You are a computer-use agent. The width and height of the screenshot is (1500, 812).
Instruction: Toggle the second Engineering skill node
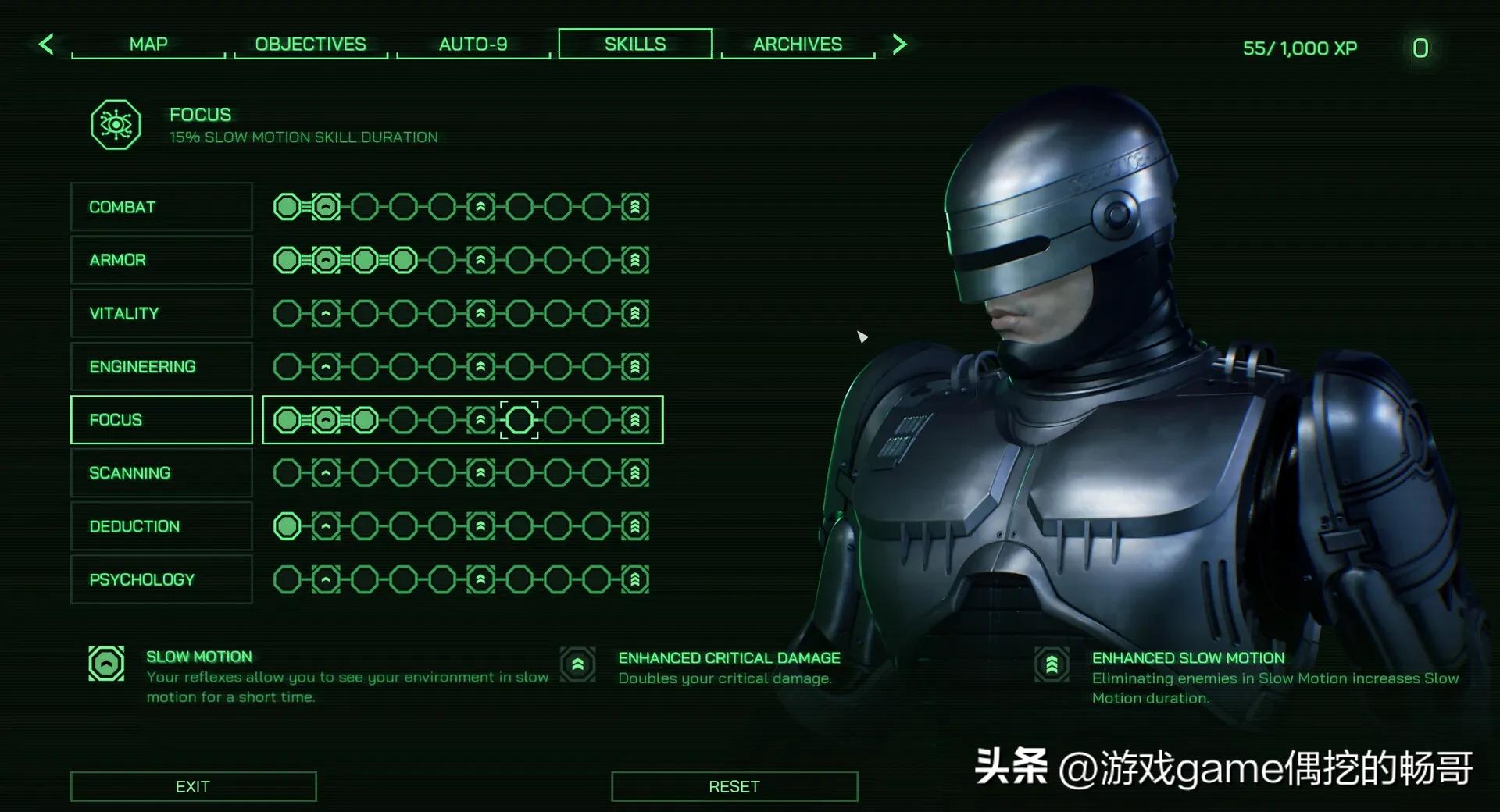[324, 366]
